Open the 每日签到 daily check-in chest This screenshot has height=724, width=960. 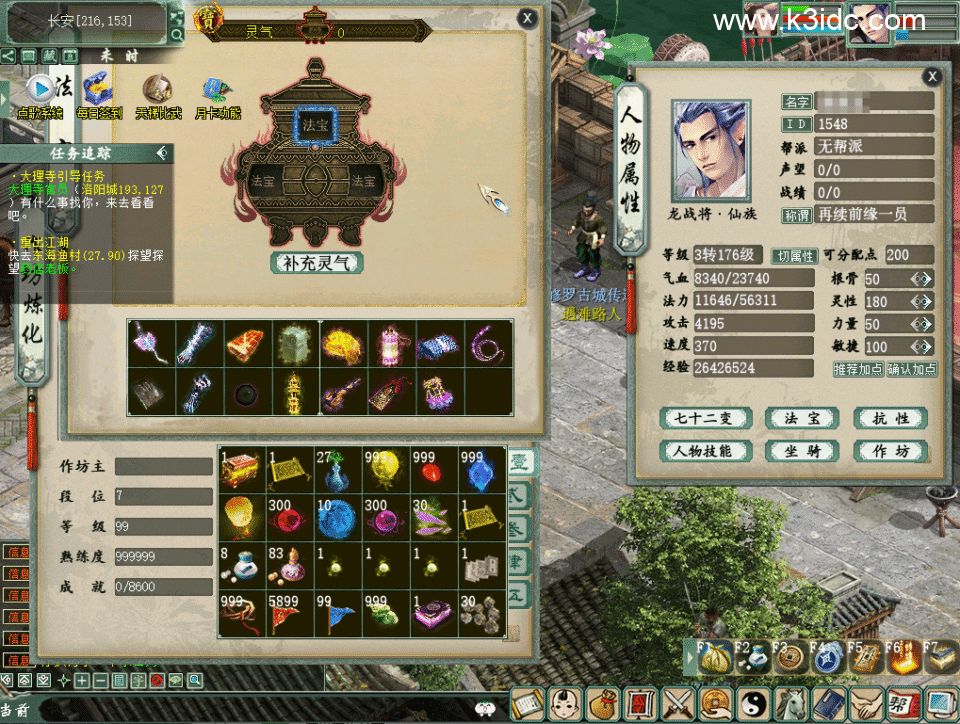98,93
